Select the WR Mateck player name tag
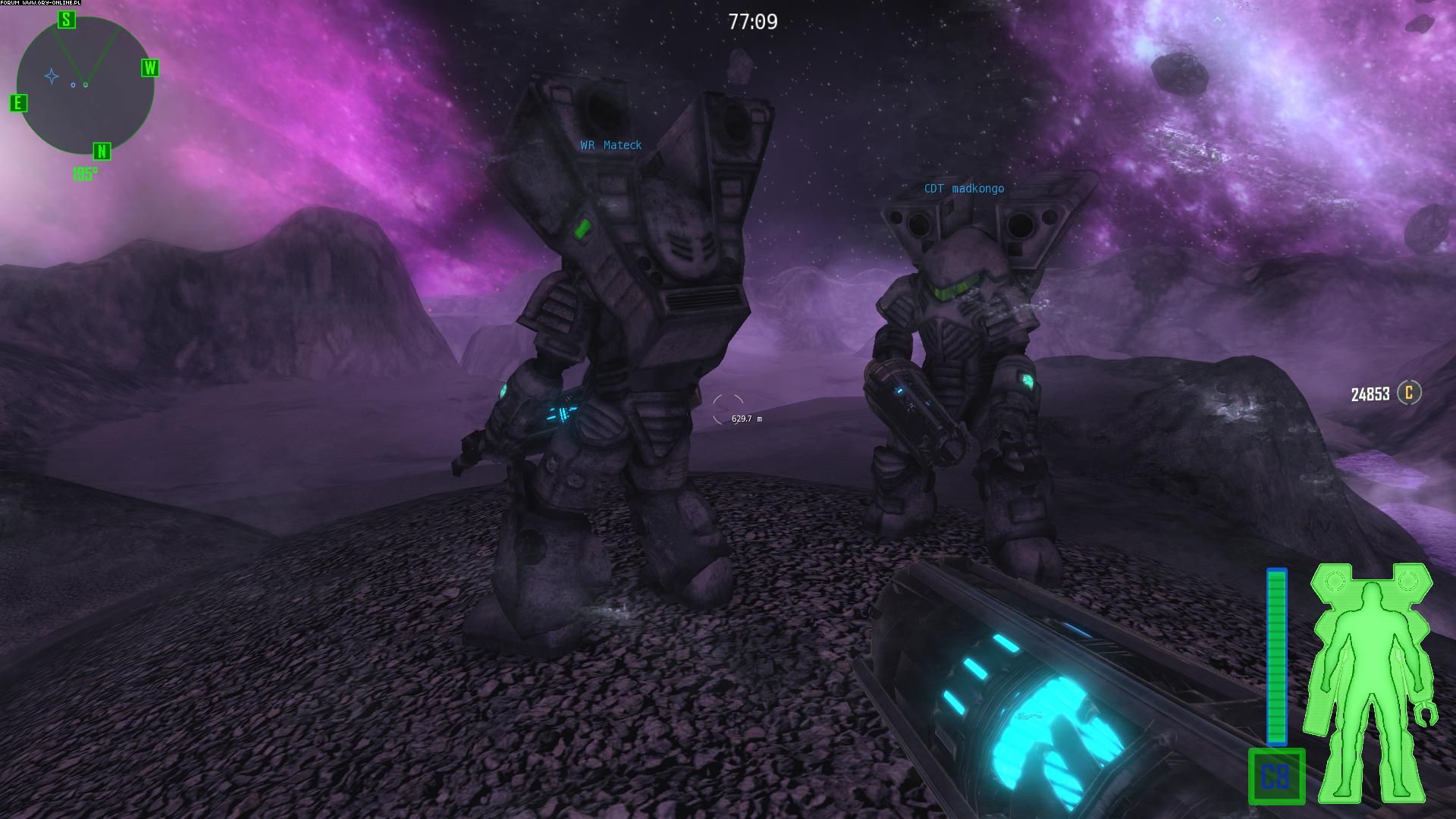The image size is (1456, 819). (610, 145)
